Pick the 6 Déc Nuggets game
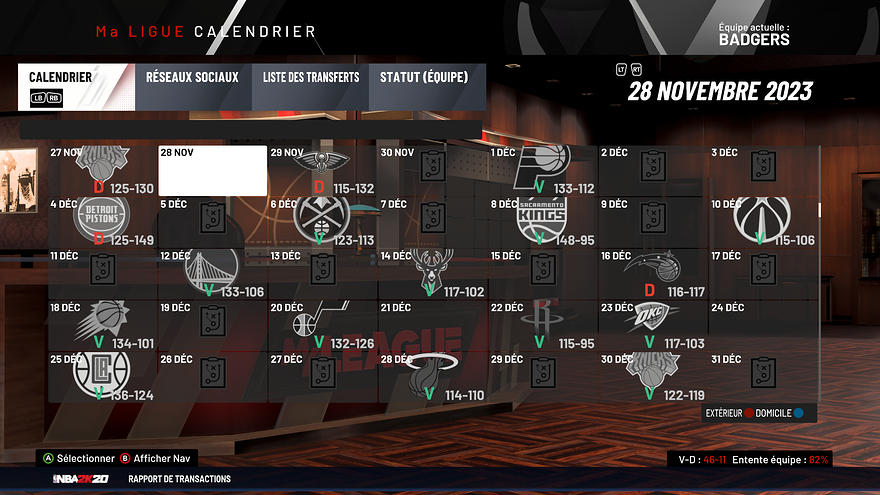880x495 pixels. point(322,222)
